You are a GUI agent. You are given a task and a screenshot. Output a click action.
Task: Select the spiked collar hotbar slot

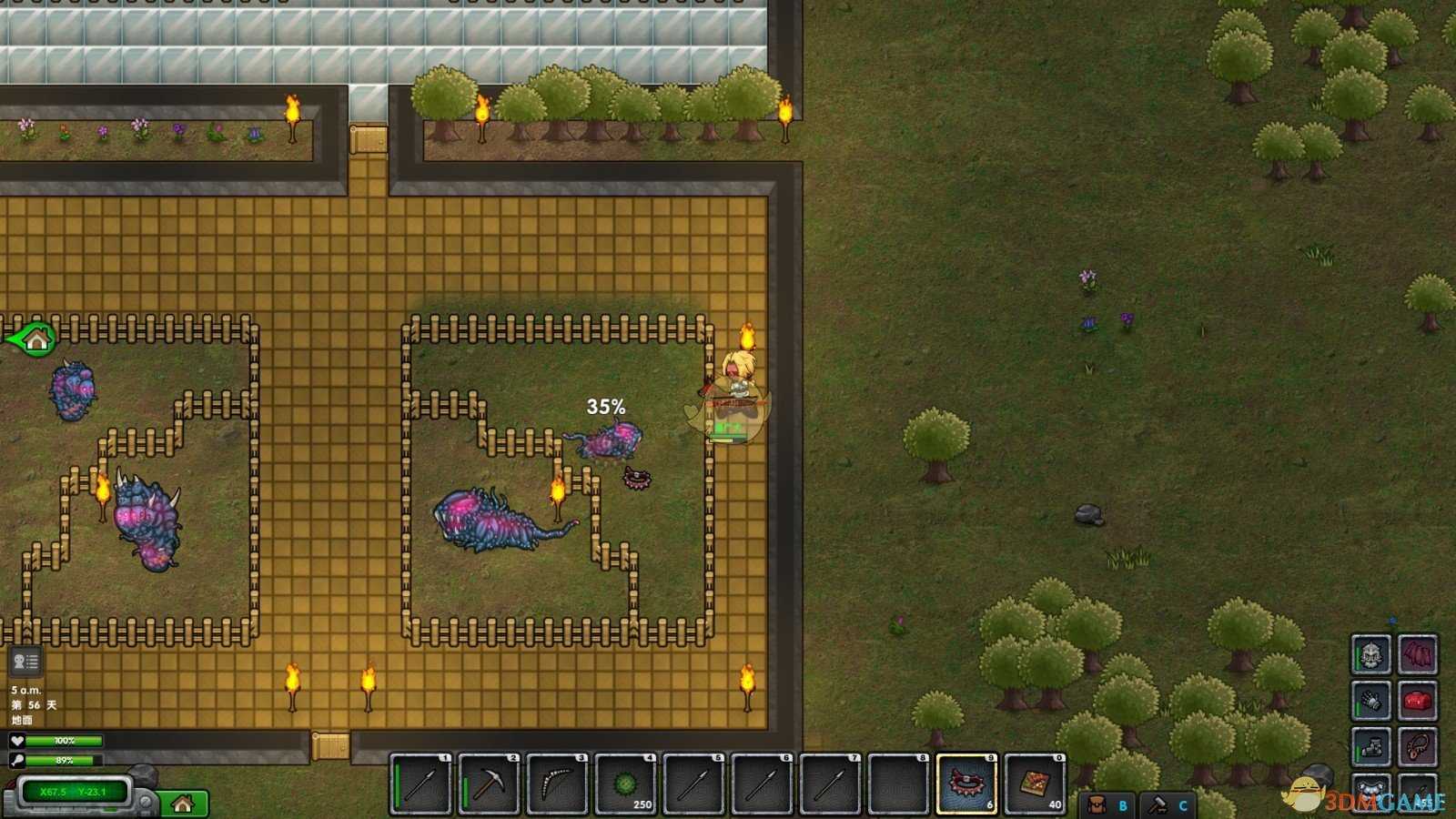pos(966,784)
